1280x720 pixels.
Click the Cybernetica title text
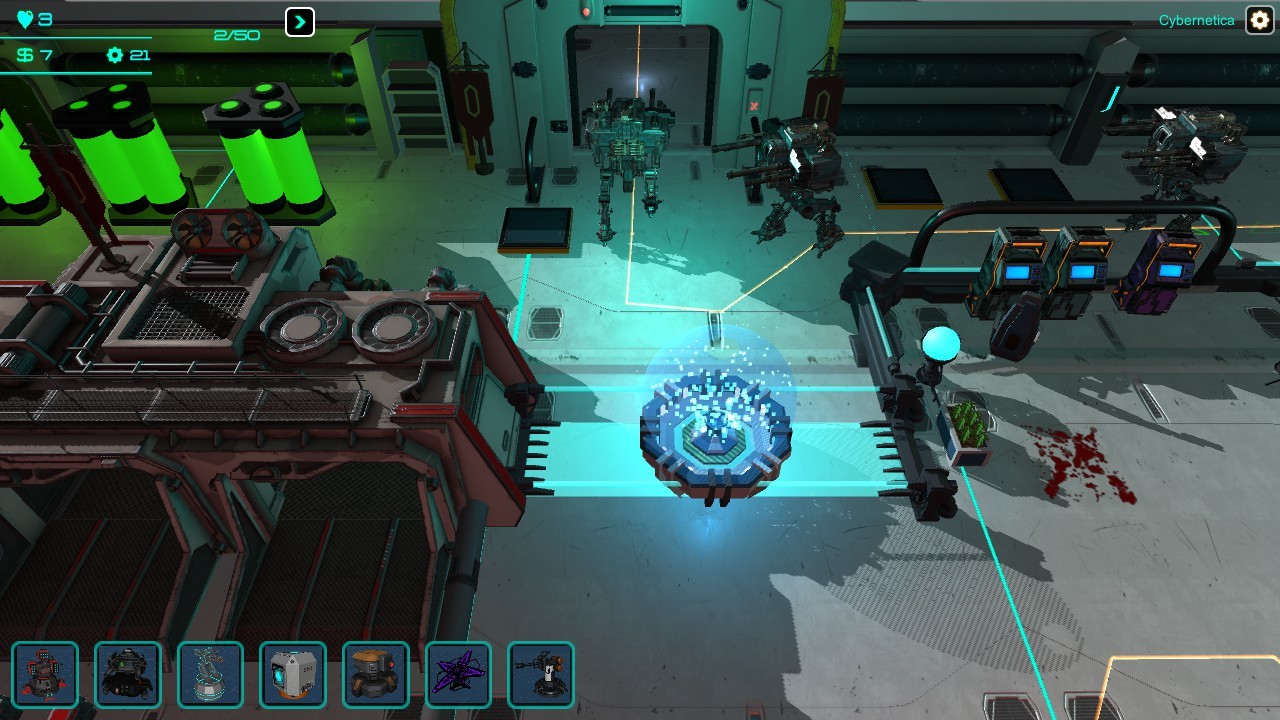pos(1198,18)
